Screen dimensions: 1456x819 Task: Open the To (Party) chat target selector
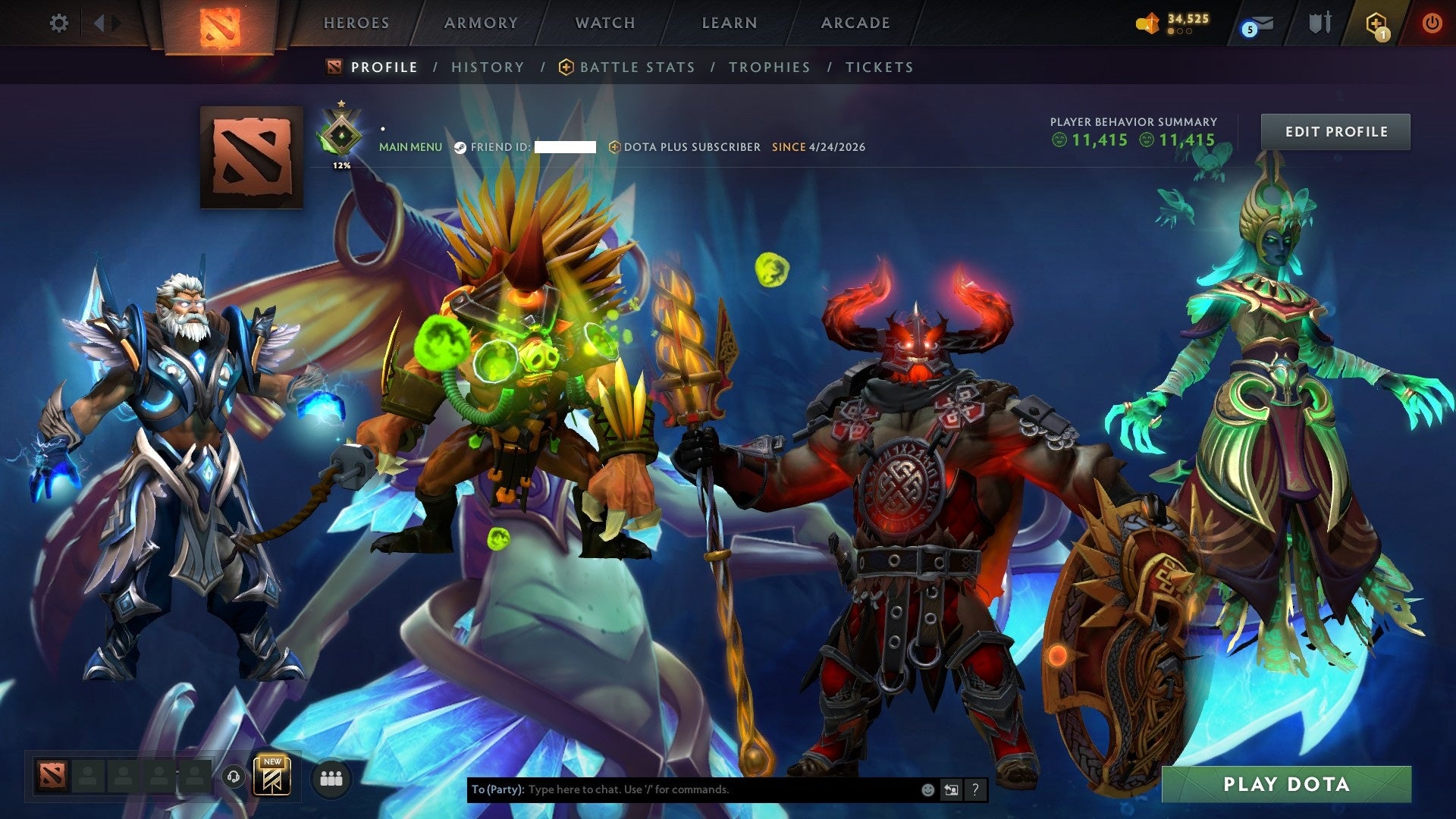click(x=497, y=789)
